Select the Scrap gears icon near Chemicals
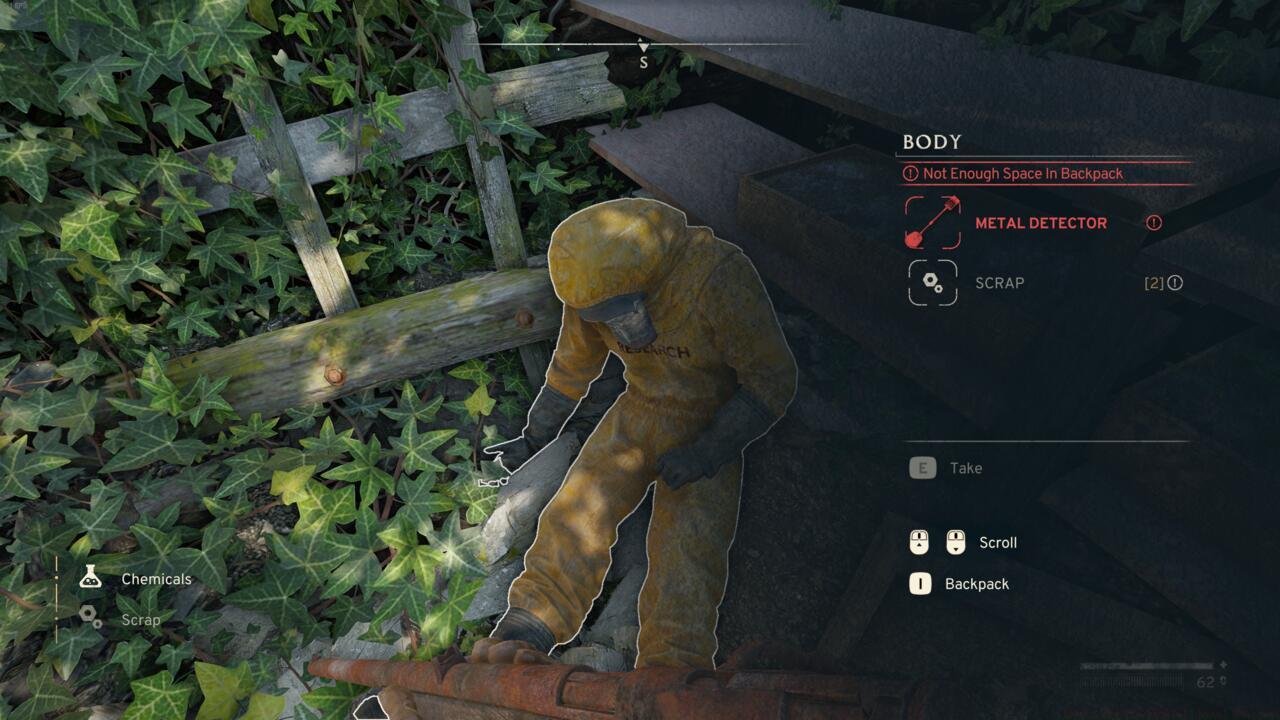The height and width of the screenshot is (720, 1280). pyautogui.click(x=91, y=619)
